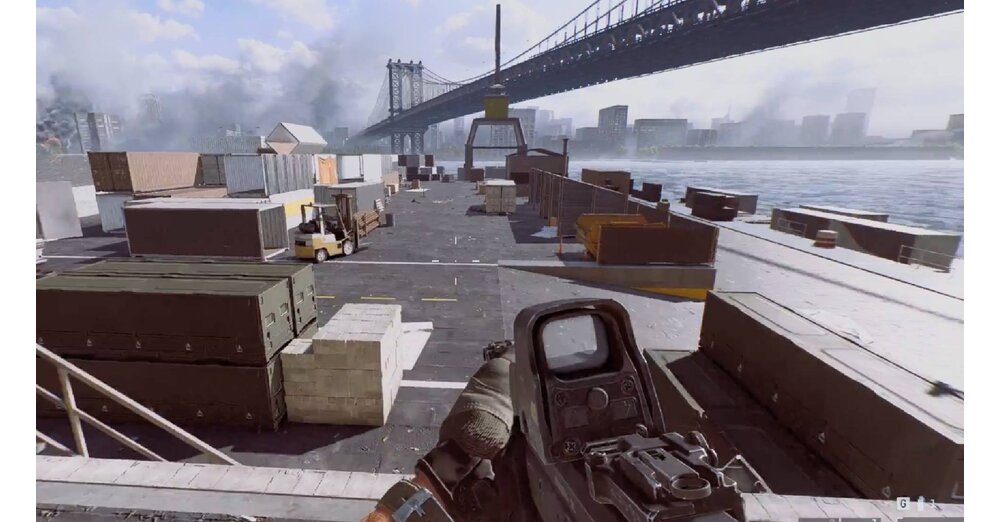Select the grenade equipment icon
Screen dimensions: 1000x522
pyautogui.click(x=921, y=503)
